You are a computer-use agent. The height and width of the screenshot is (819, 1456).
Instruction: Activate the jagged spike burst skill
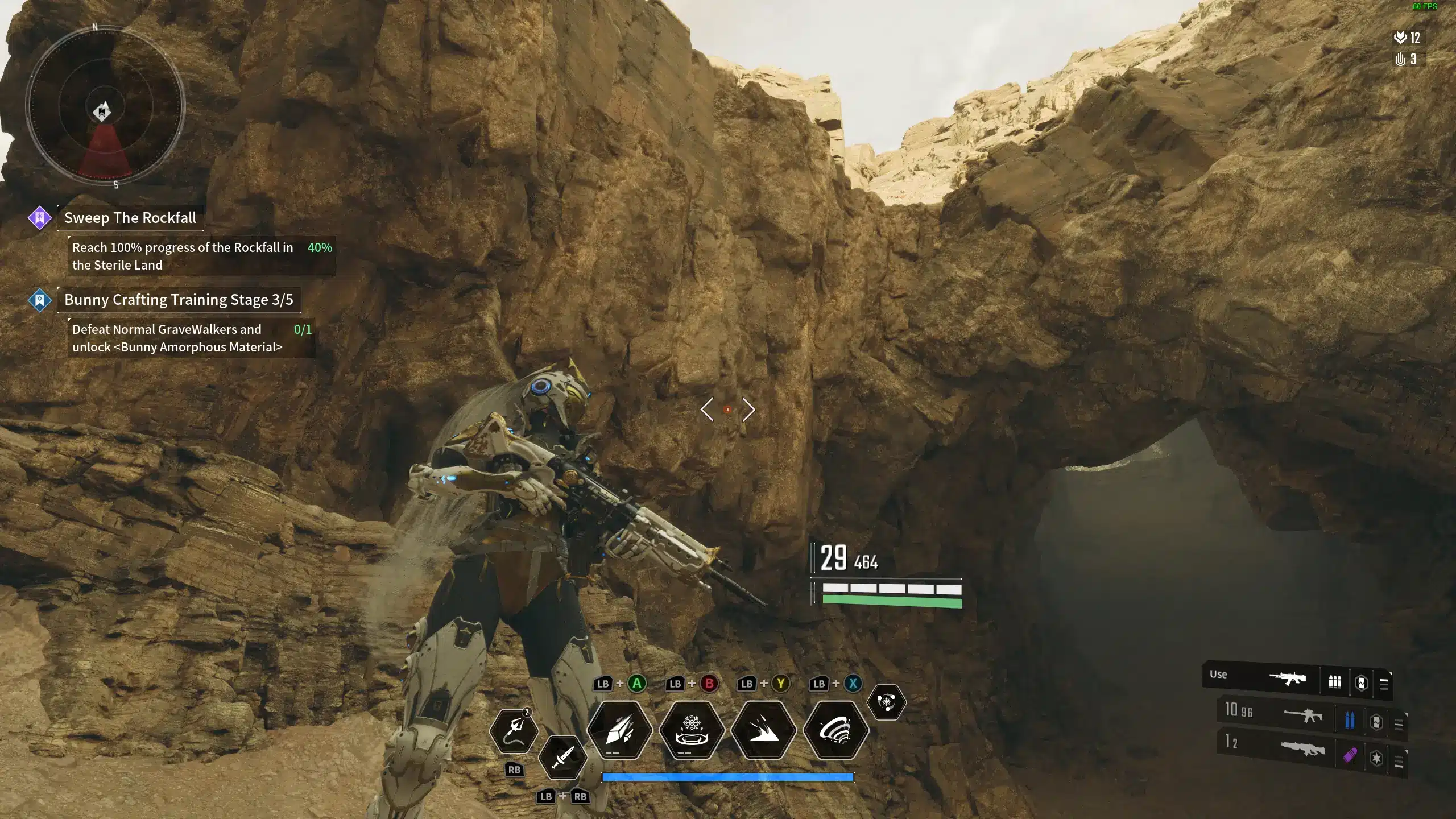click(x=763, y=730)
